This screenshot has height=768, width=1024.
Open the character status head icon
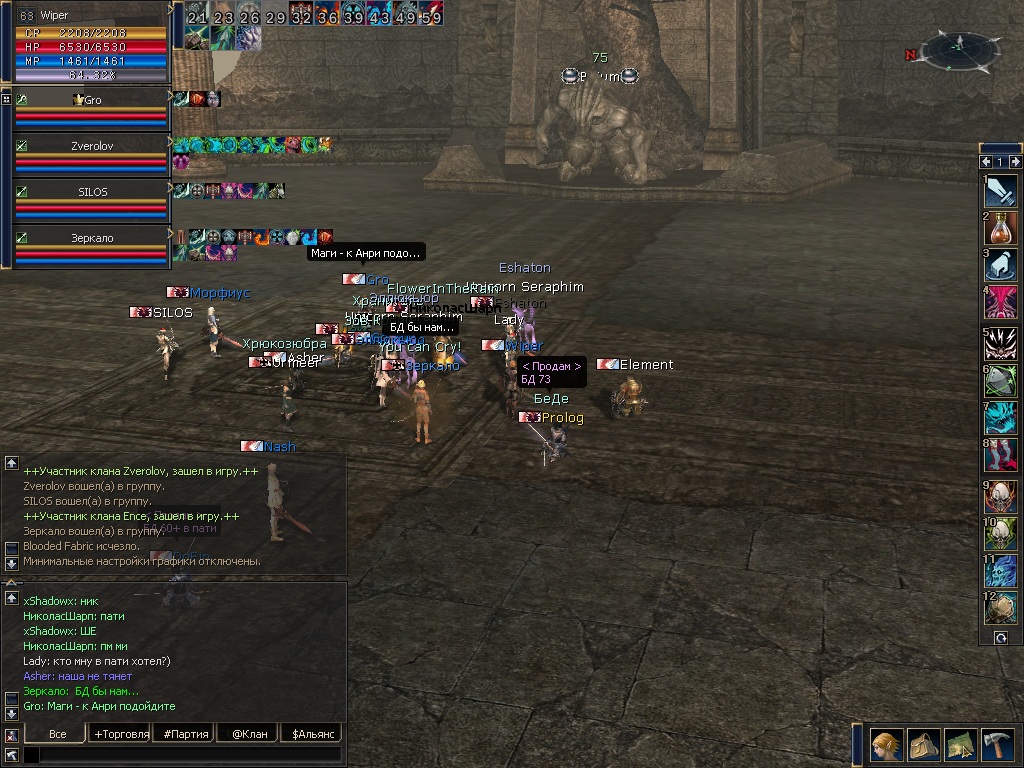[x=886, y=745]
